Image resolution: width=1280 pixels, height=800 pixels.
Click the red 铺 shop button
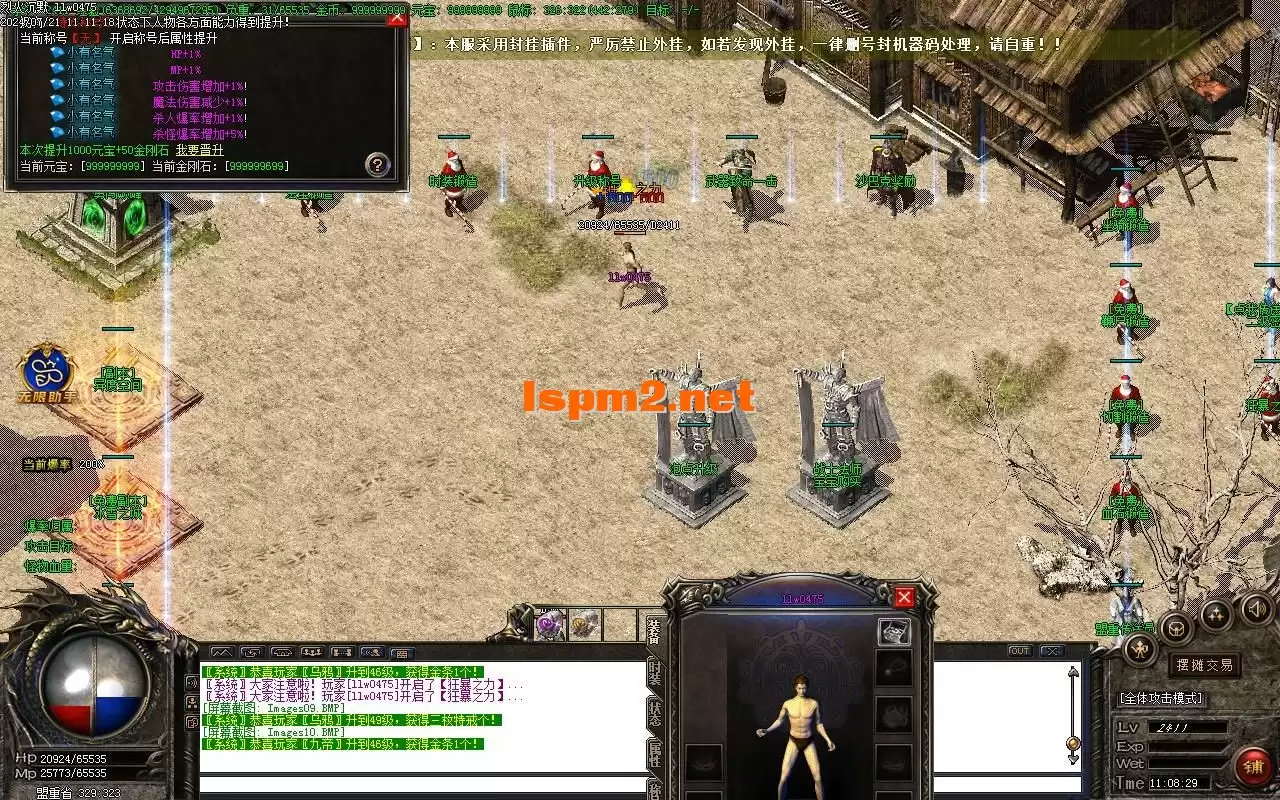coord(1251,767)
